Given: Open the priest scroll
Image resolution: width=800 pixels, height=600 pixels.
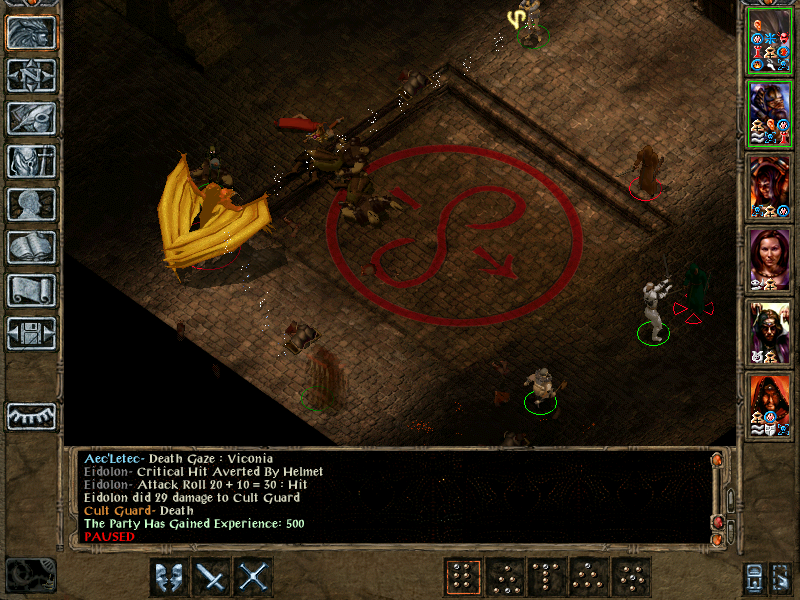Looking at the screenshot, I should coord(31,290).
